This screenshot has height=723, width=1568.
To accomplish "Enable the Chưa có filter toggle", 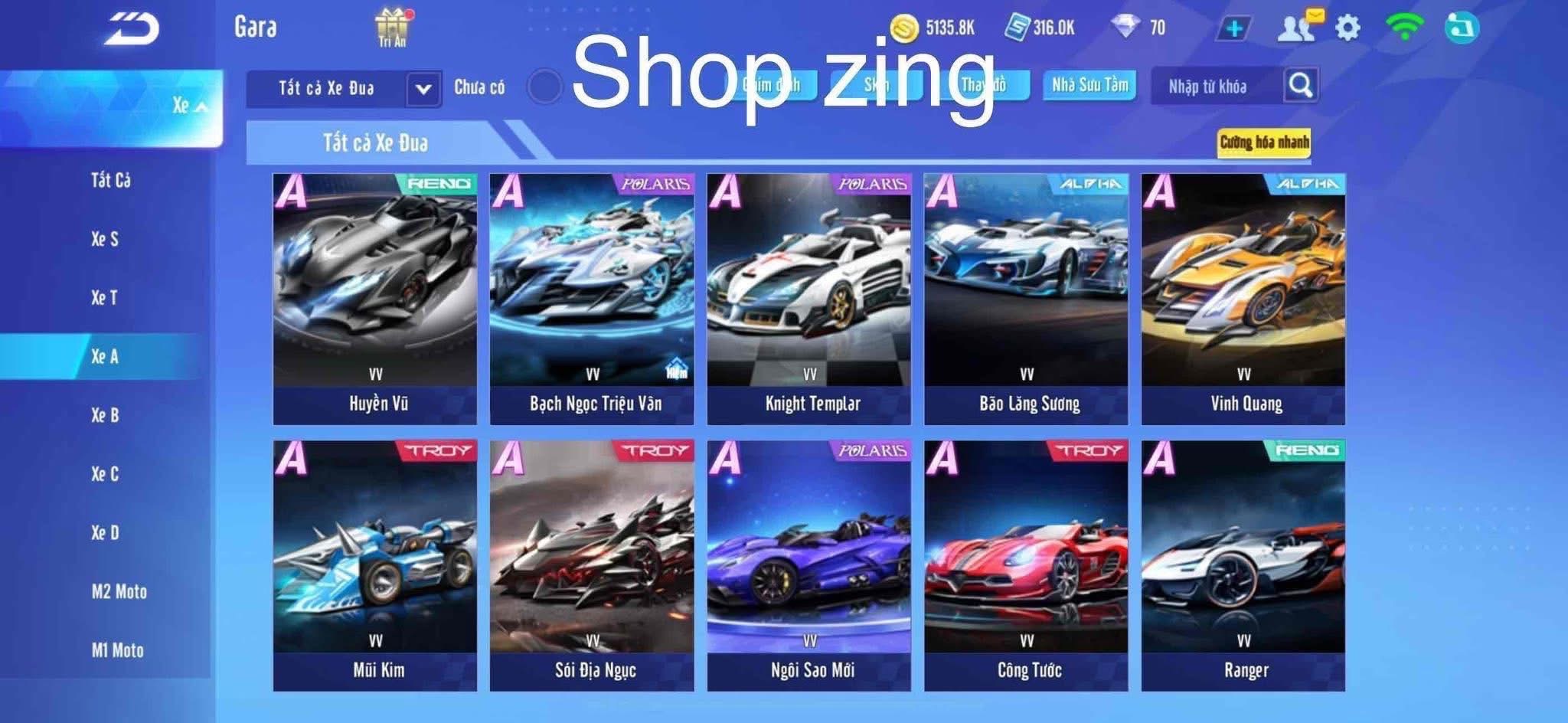I will [545, 87].
